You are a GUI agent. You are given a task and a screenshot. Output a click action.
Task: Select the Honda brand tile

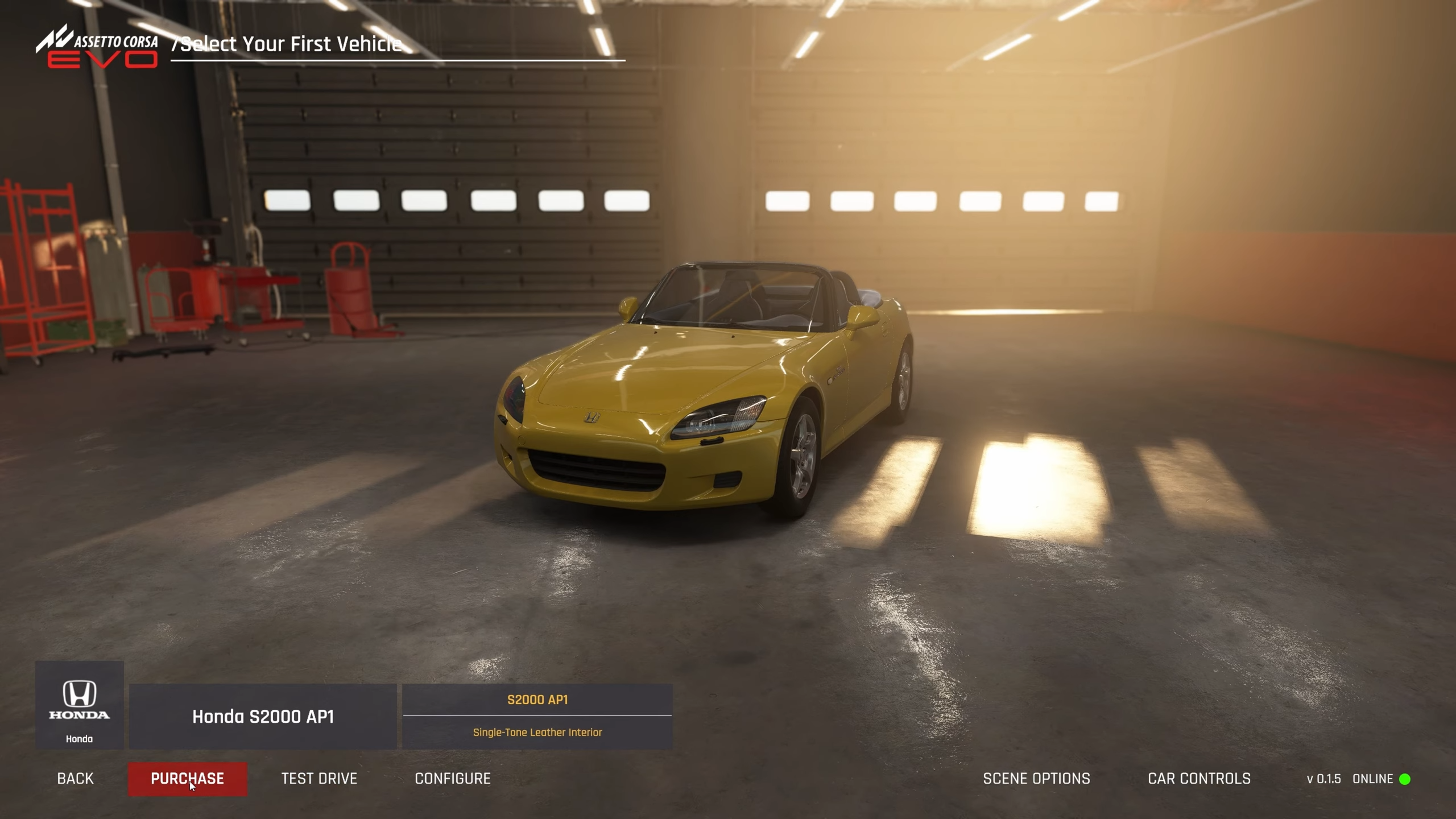(x=80, y=705)
